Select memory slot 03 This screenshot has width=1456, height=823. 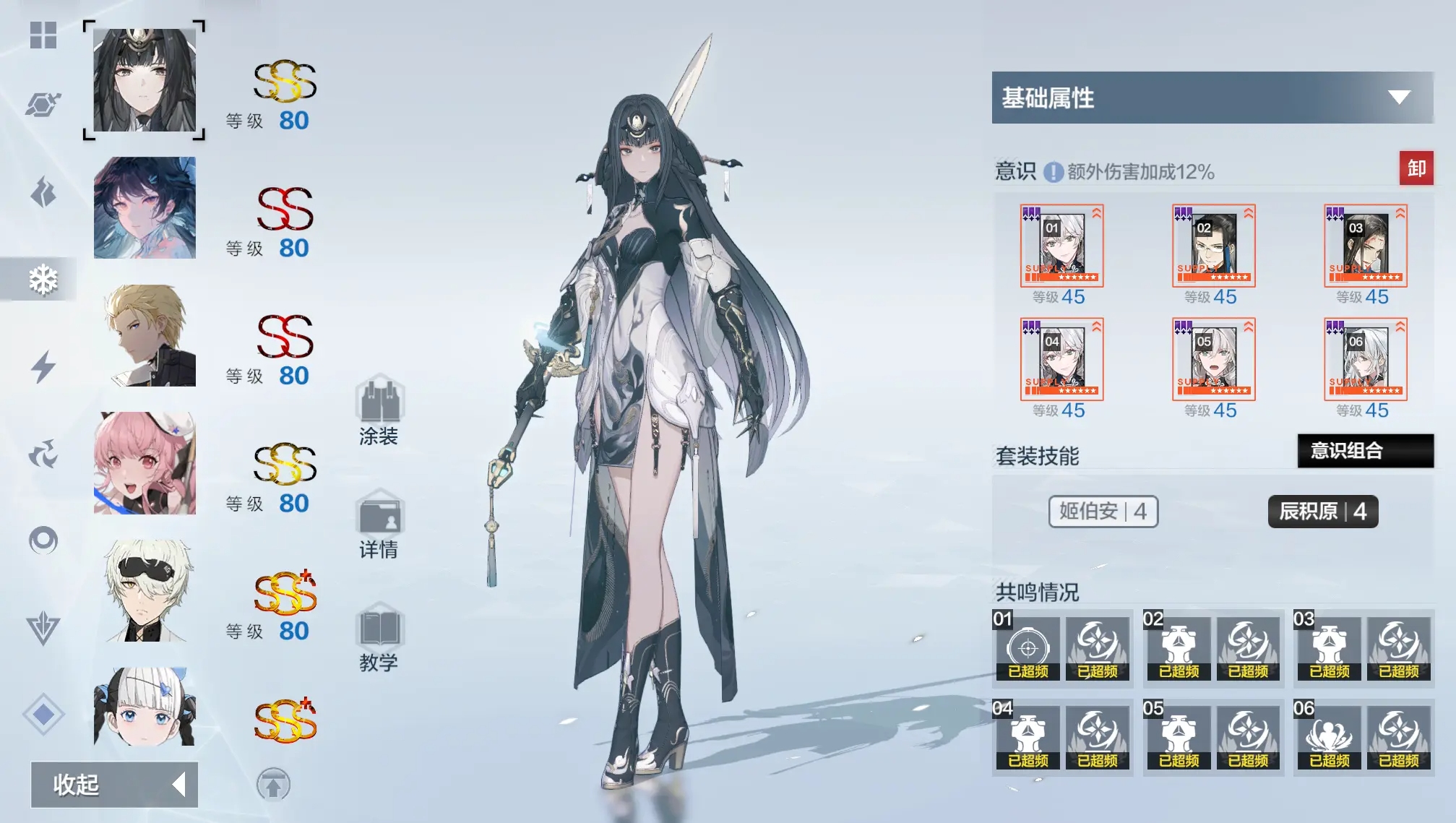tap(1365, 246)
